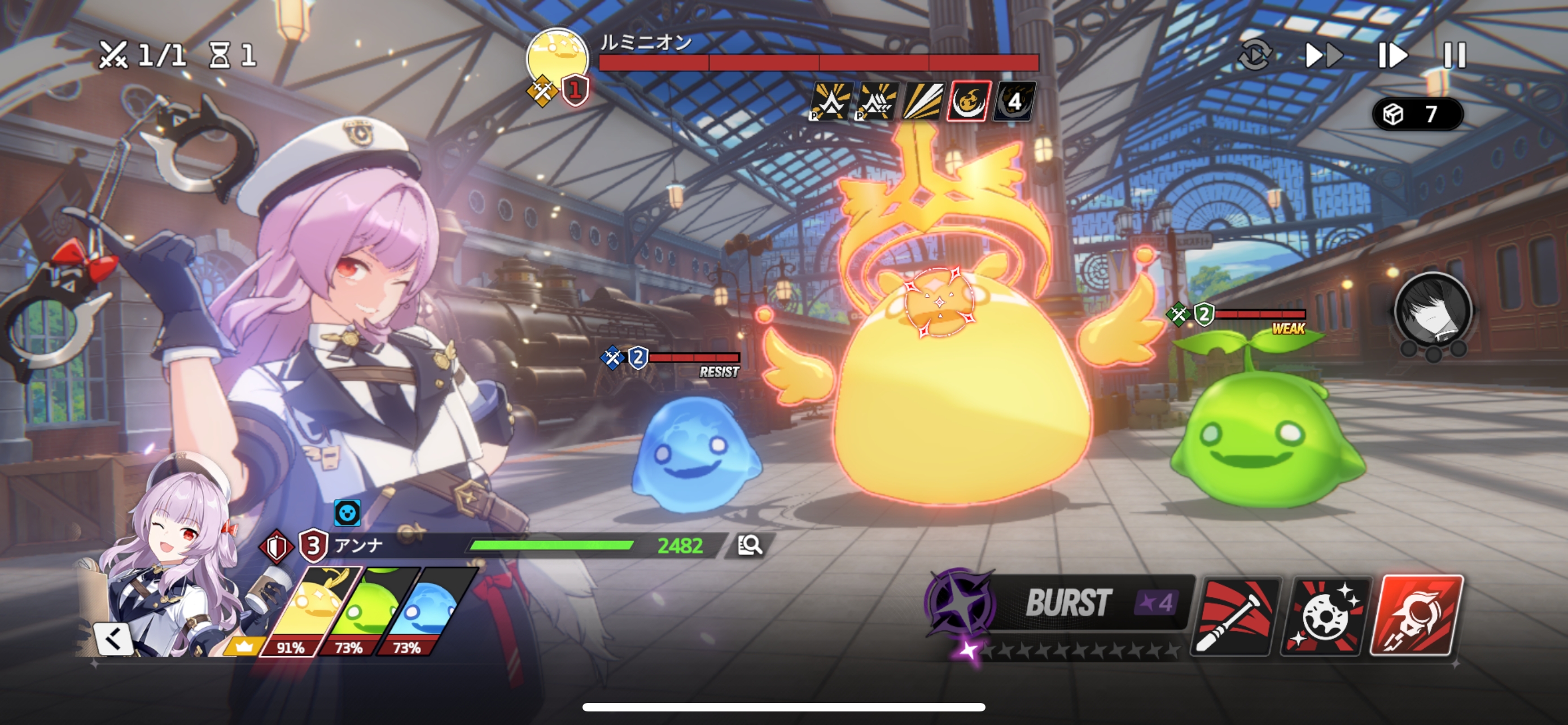Select the red rocket dash skill
This screenshot has width=1568, height=725.
pyautogui.click(x=1416, y=615)
